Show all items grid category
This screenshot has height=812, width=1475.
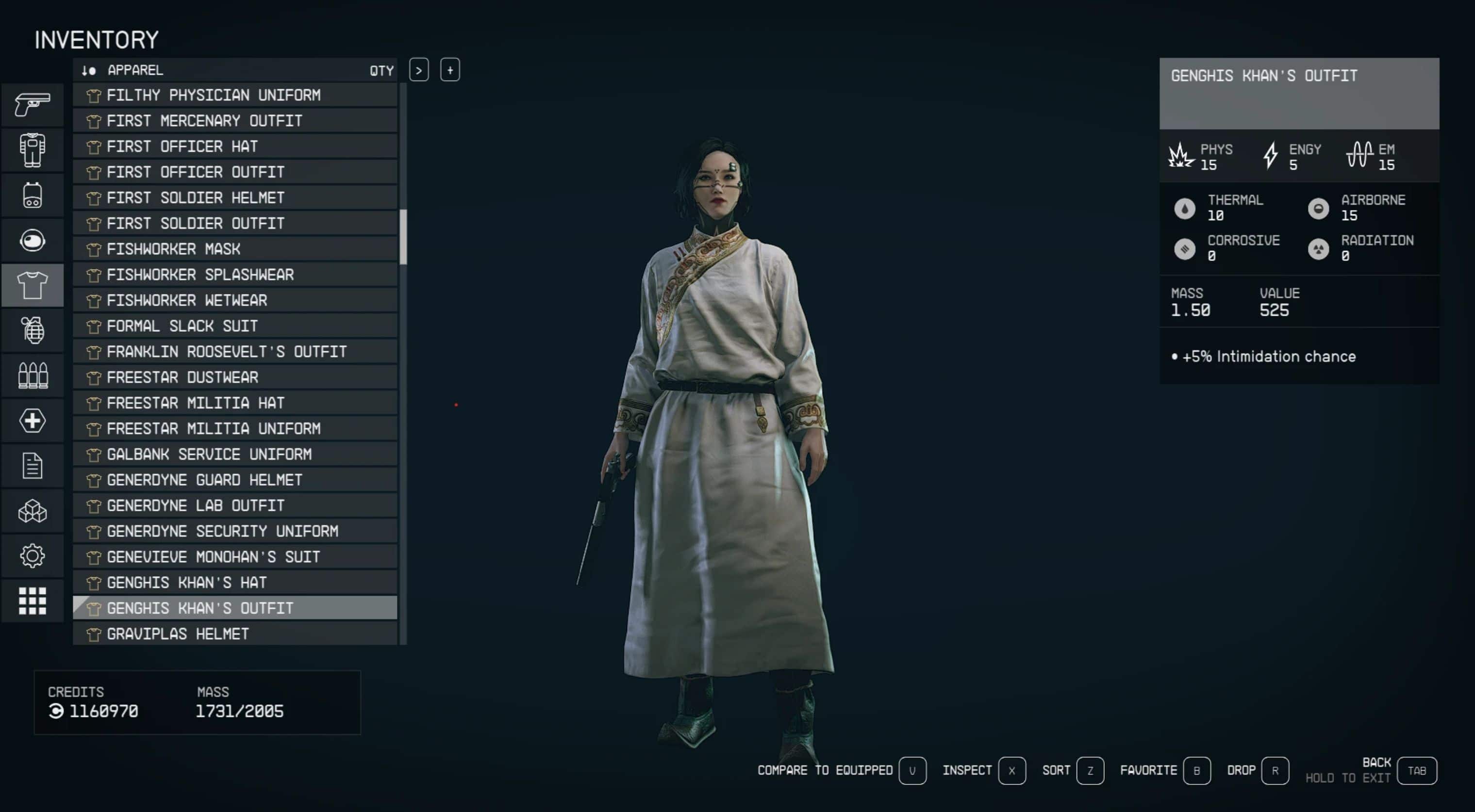(x=32, y=601)
